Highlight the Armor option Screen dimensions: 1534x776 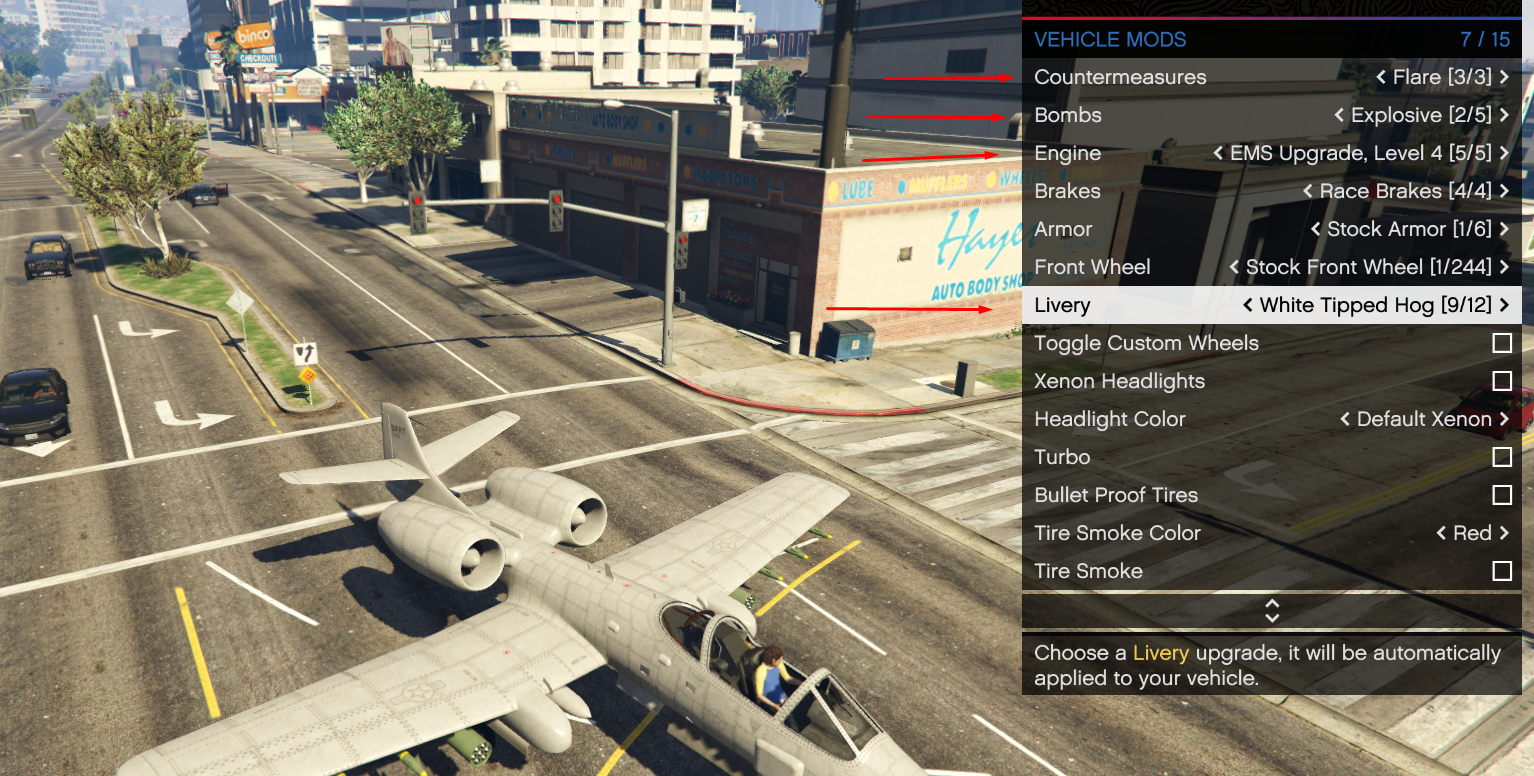1063,229
